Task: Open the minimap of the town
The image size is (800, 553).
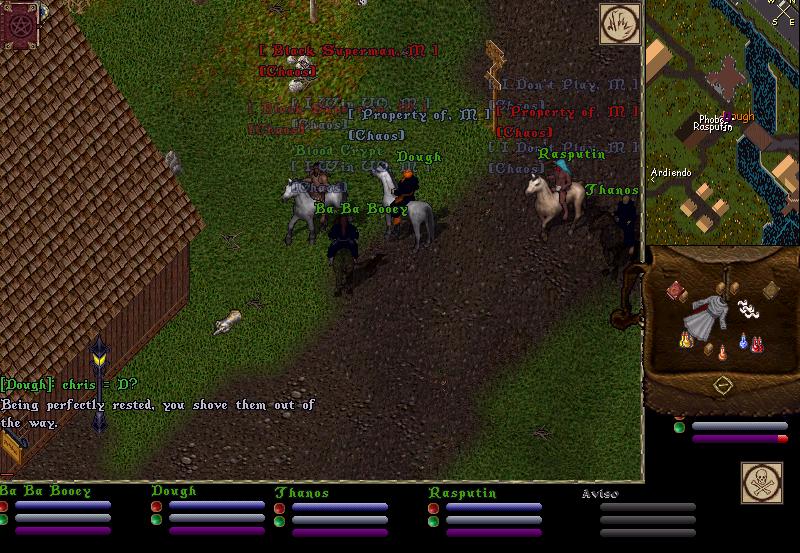Action: coord(722,122)
